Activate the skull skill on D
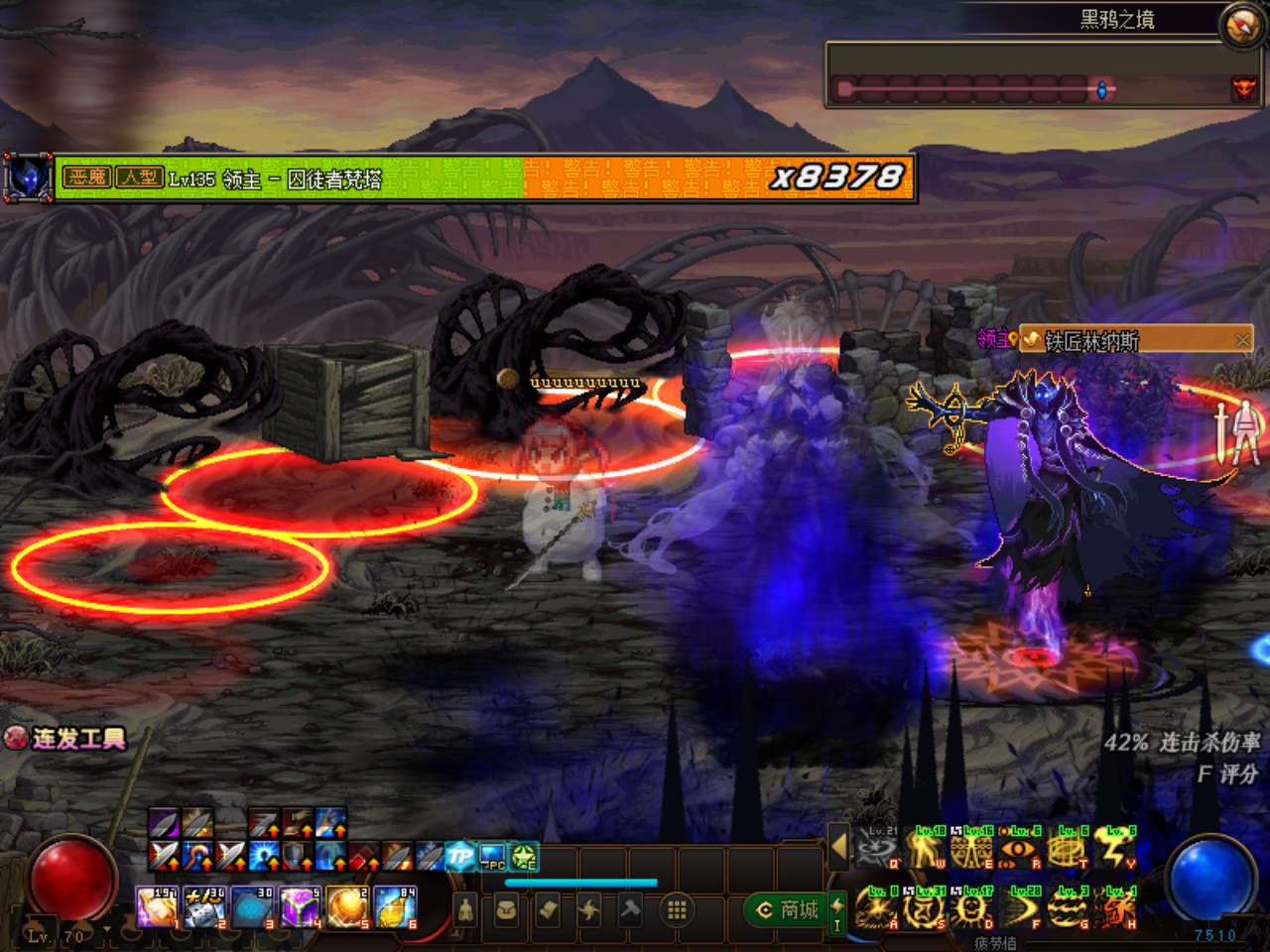1270x952 pixels. tap(971, 908)
